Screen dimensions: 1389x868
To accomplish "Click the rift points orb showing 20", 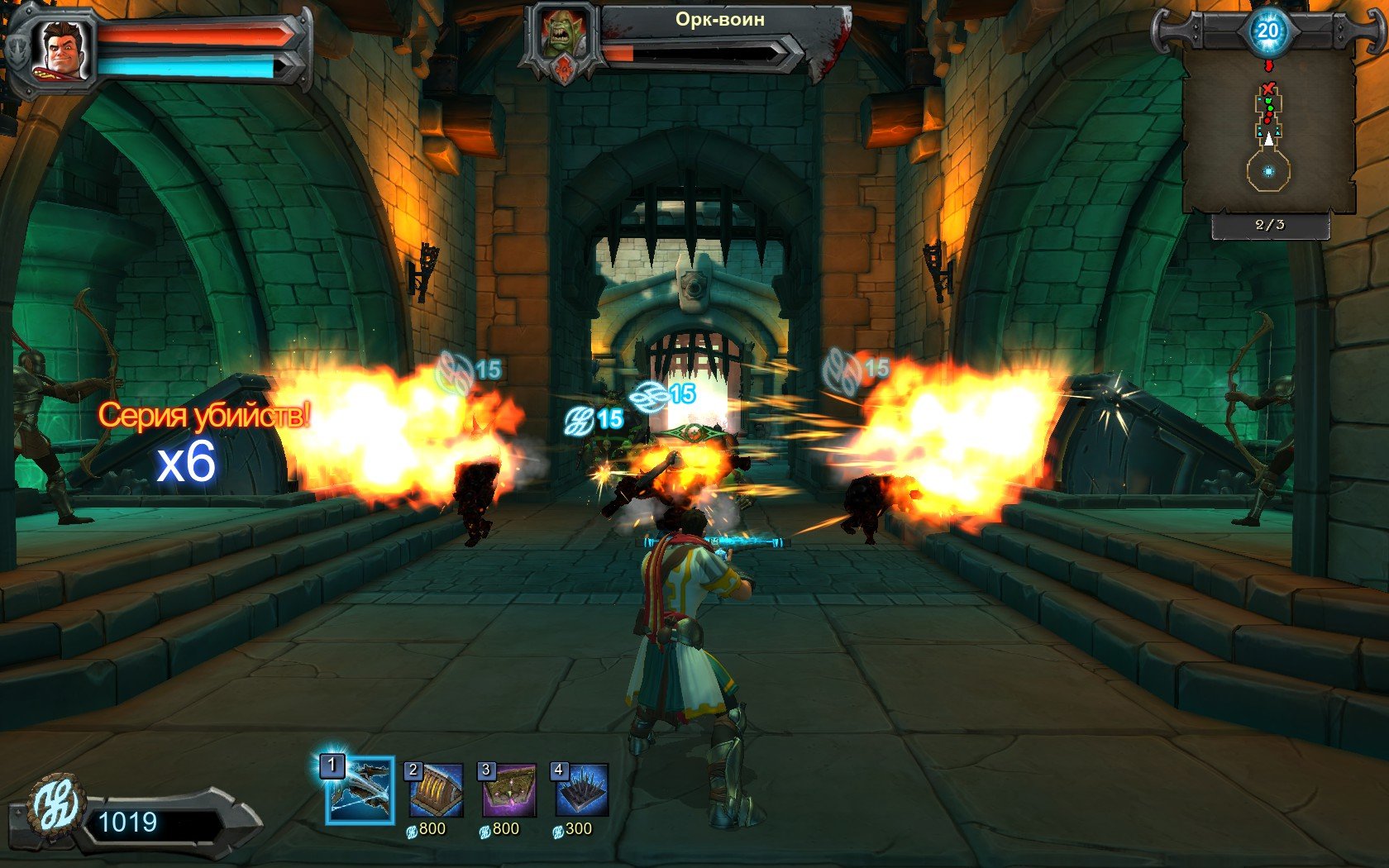I will pyautogui.click(x=1267, y=31).
